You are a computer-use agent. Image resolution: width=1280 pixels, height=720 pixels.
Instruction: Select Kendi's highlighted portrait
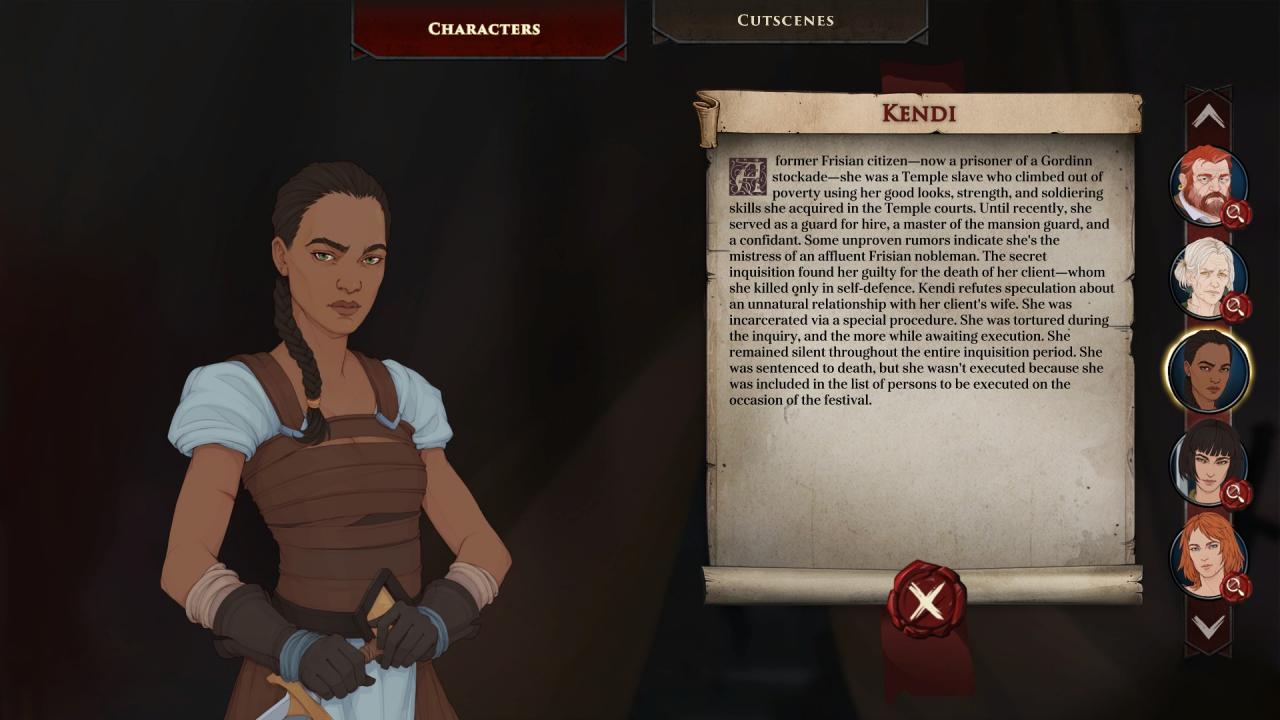[1207, 370]
